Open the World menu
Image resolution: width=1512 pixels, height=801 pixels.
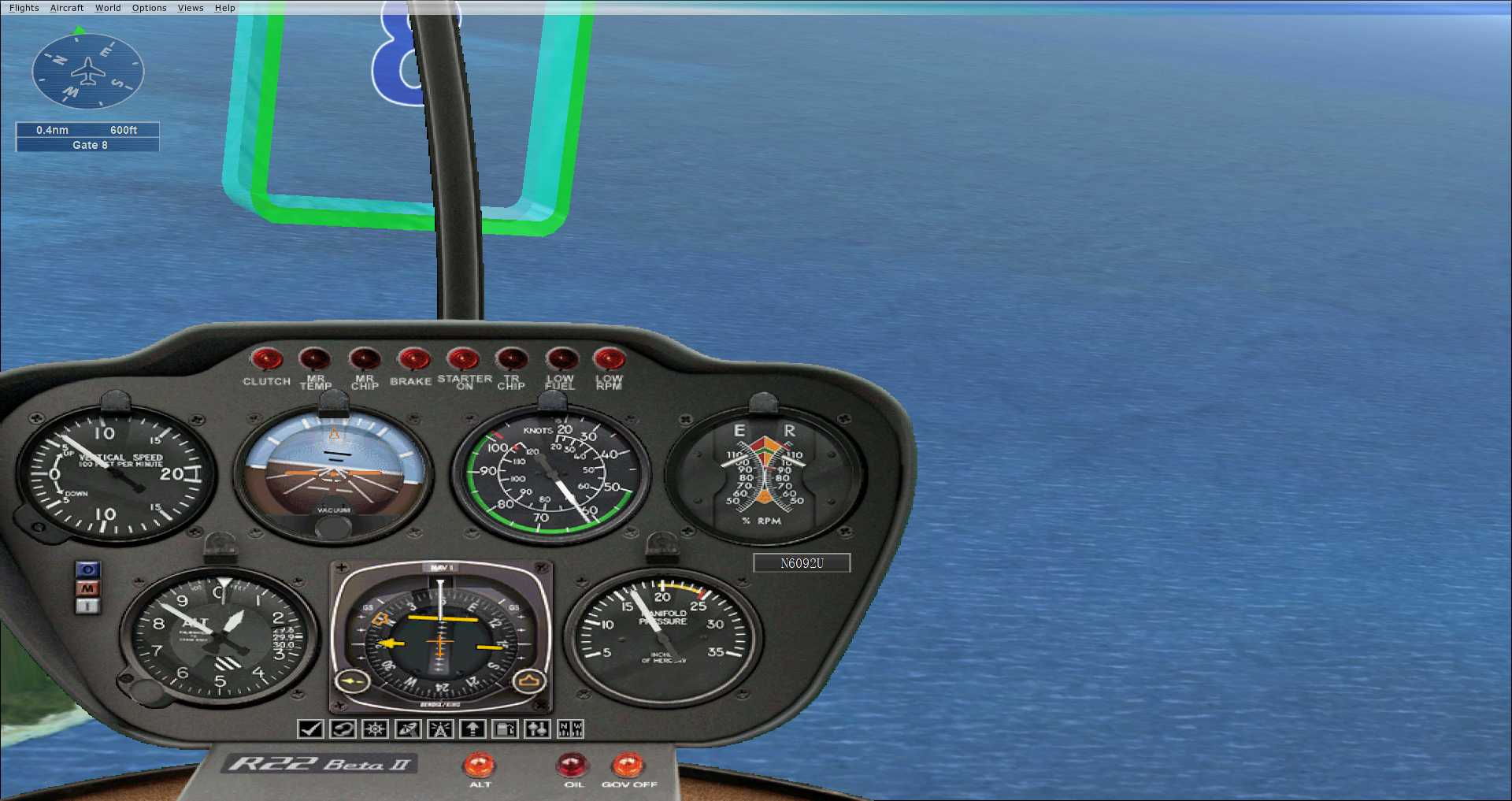point(108,7)
